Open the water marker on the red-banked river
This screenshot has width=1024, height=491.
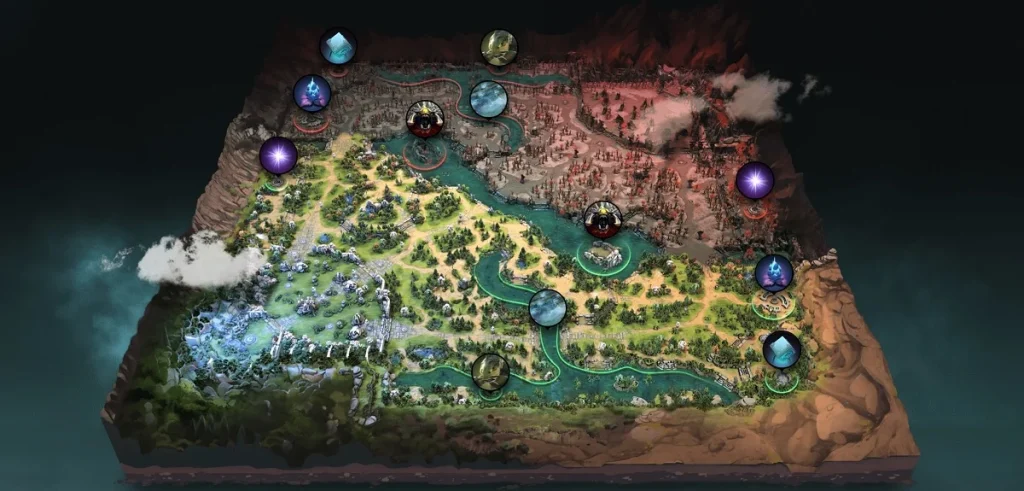(488, 99)
